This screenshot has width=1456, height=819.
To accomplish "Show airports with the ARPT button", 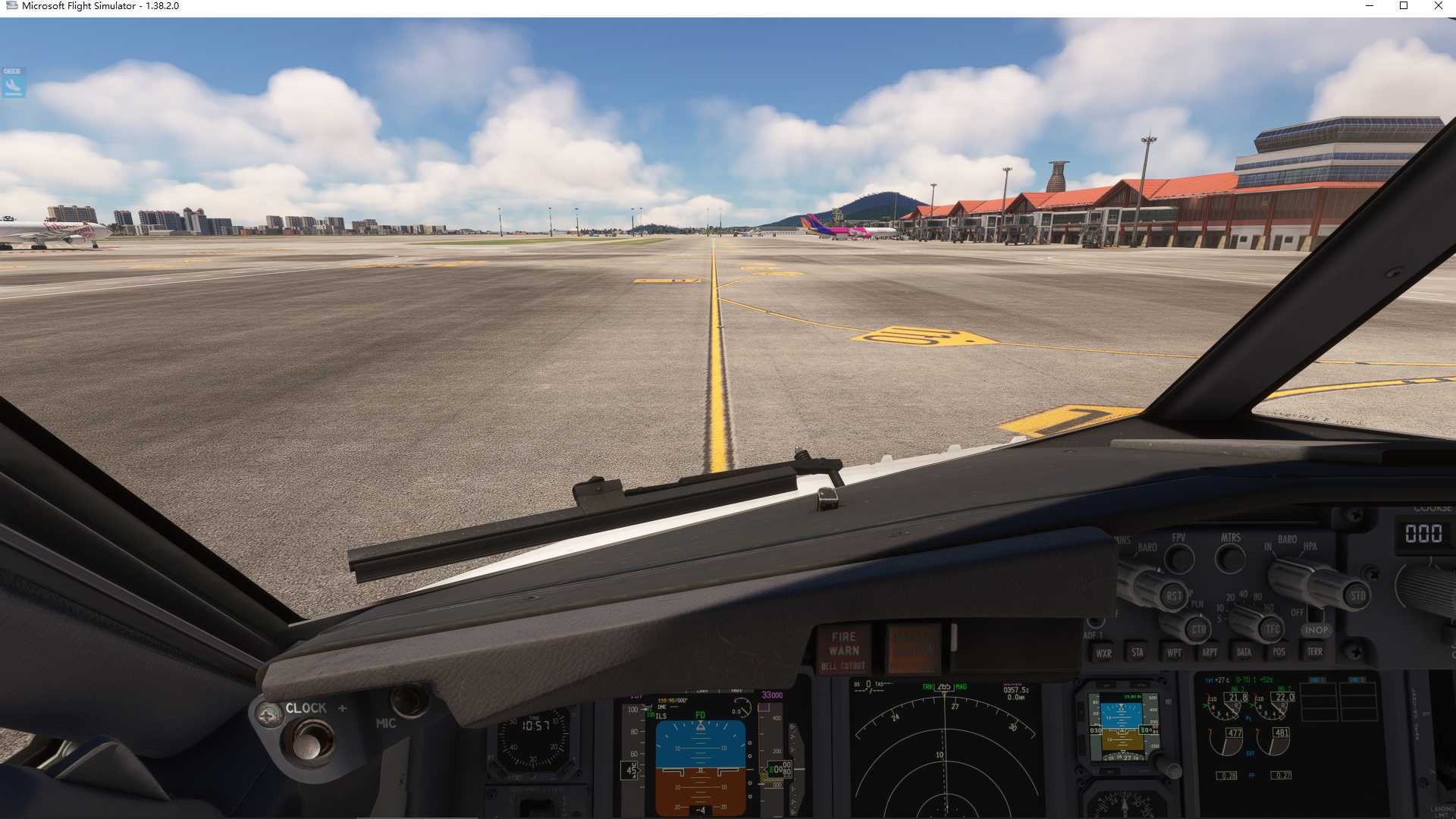I will point(1210,652).
